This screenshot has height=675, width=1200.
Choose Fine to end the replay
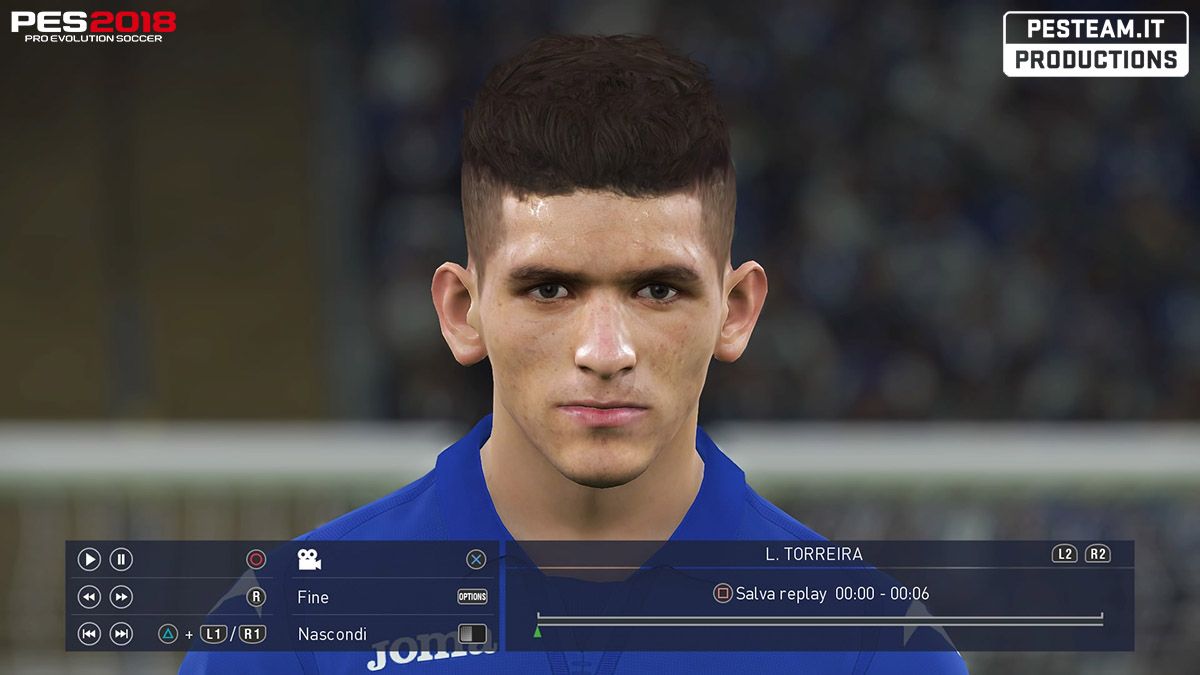tap(313, 597)
